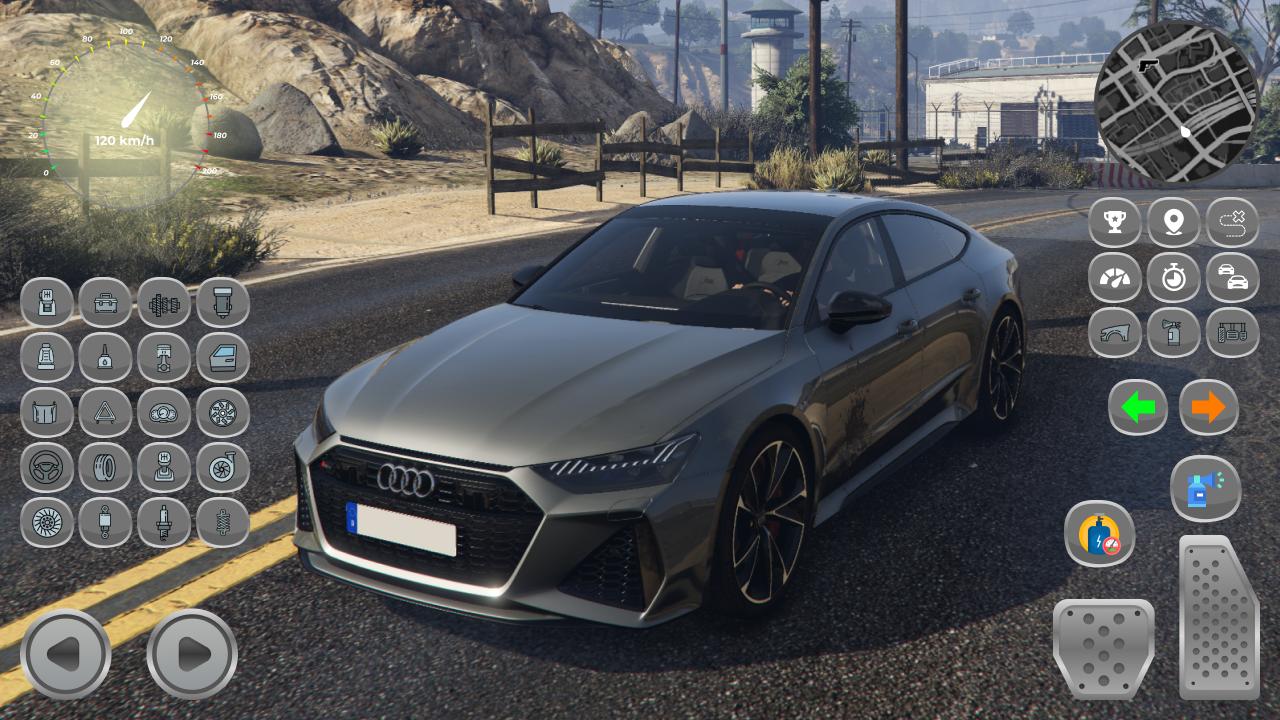This screenshot has height=720, width=1280.
Task: Step on the tall gas pedal
Action: pyautogui.click(x=1219, y=617)
